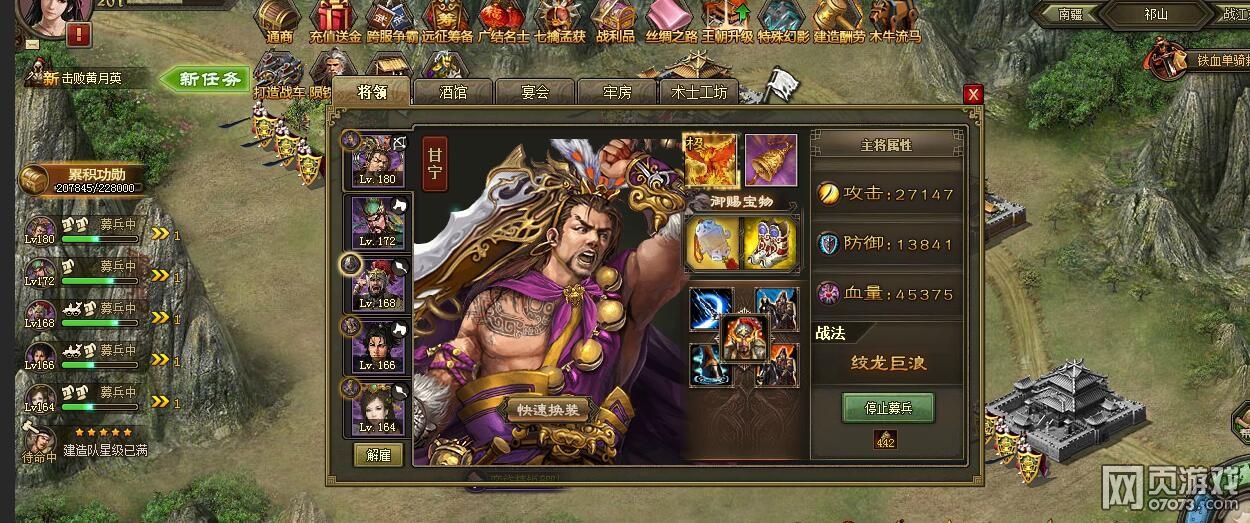Screen dimensions: 1250x523
Task: Click the 停止募兵 stop recruiting button
Action: (x=887, y=408)
